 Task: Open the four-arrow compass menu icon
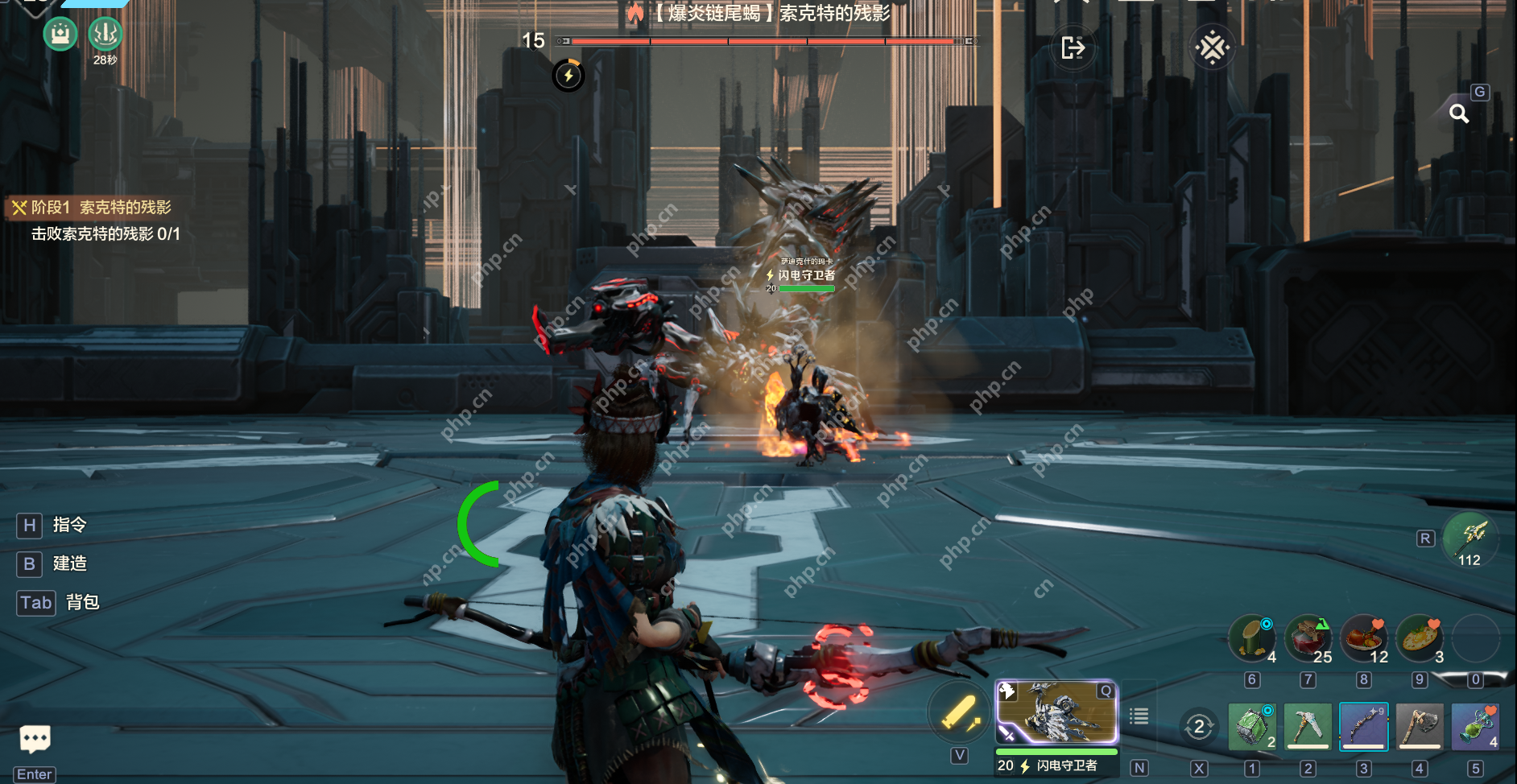tap(1212, 48)
